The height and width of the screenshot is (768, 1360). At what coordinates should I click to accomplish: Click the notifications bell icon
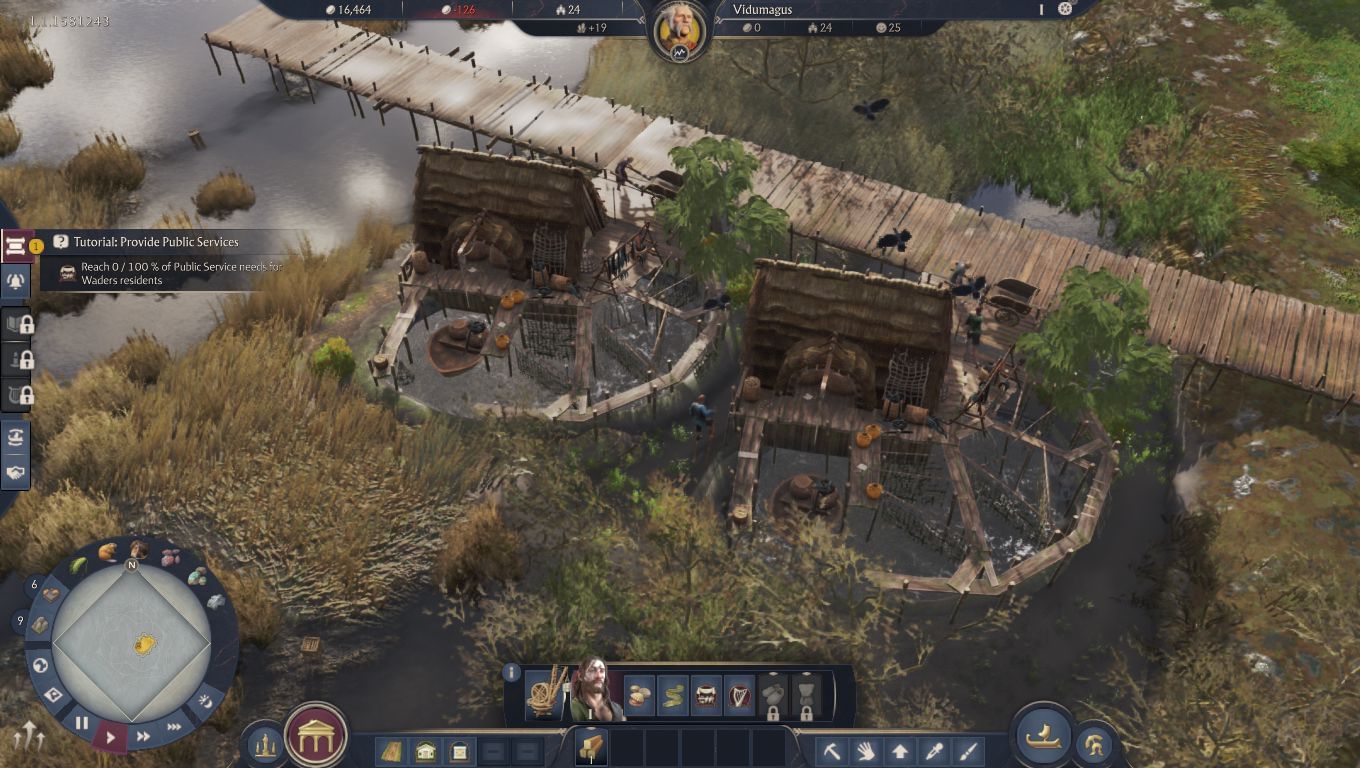[14, 281]
